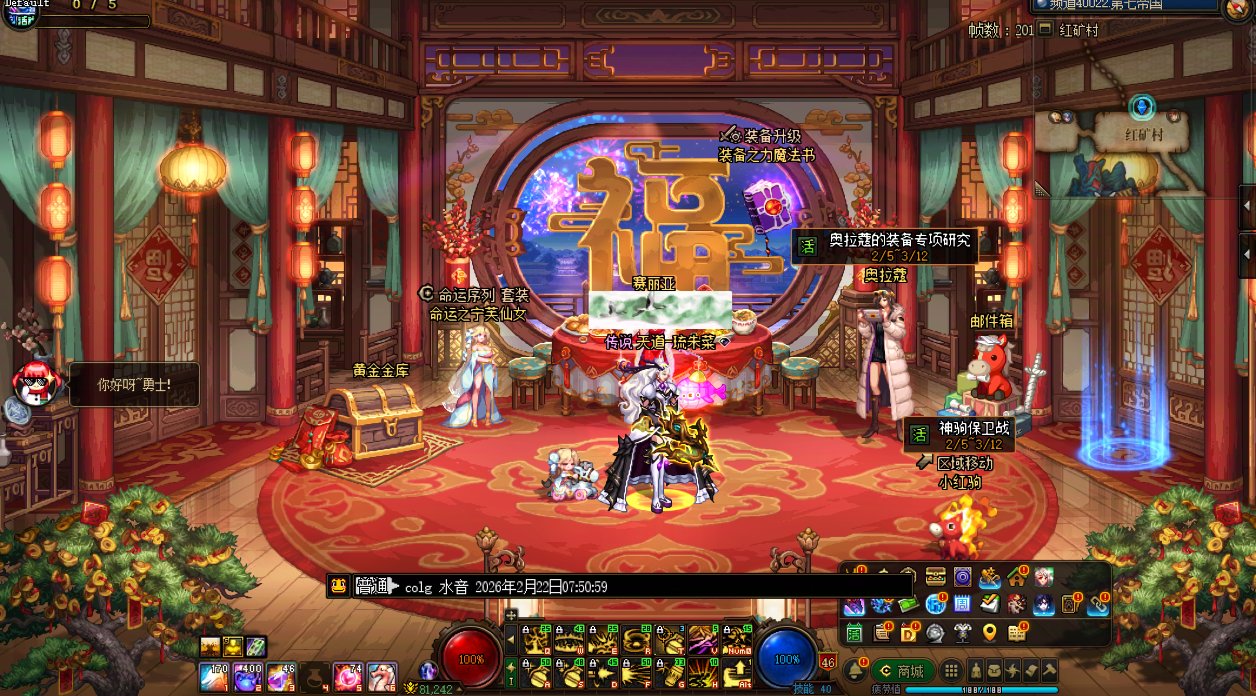Screen dimensions: 1256x696
Task: Click the notification bell icon
Action: click(x=855, y=670)
